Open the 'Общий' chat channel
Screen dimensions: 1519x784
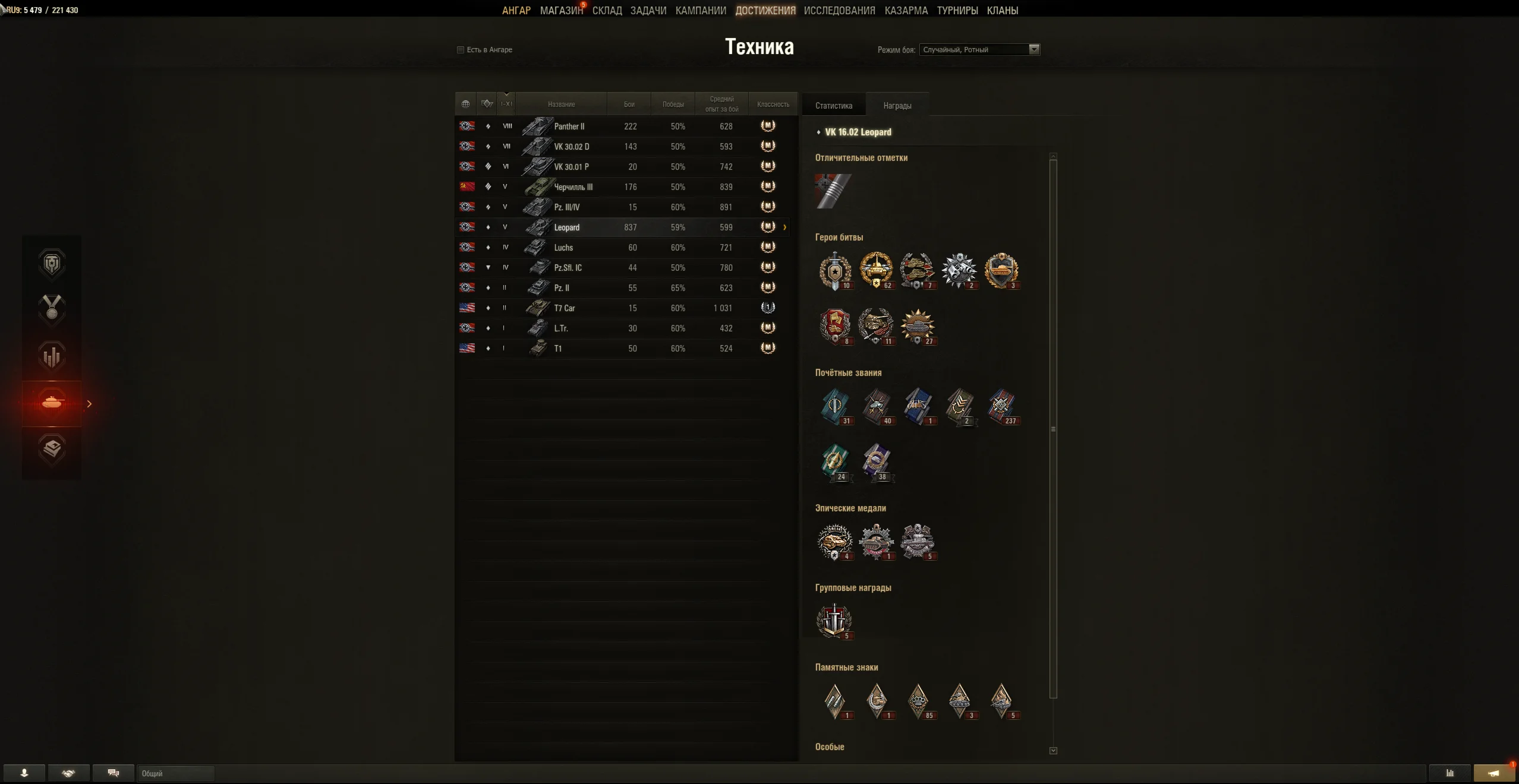[175, 773]
